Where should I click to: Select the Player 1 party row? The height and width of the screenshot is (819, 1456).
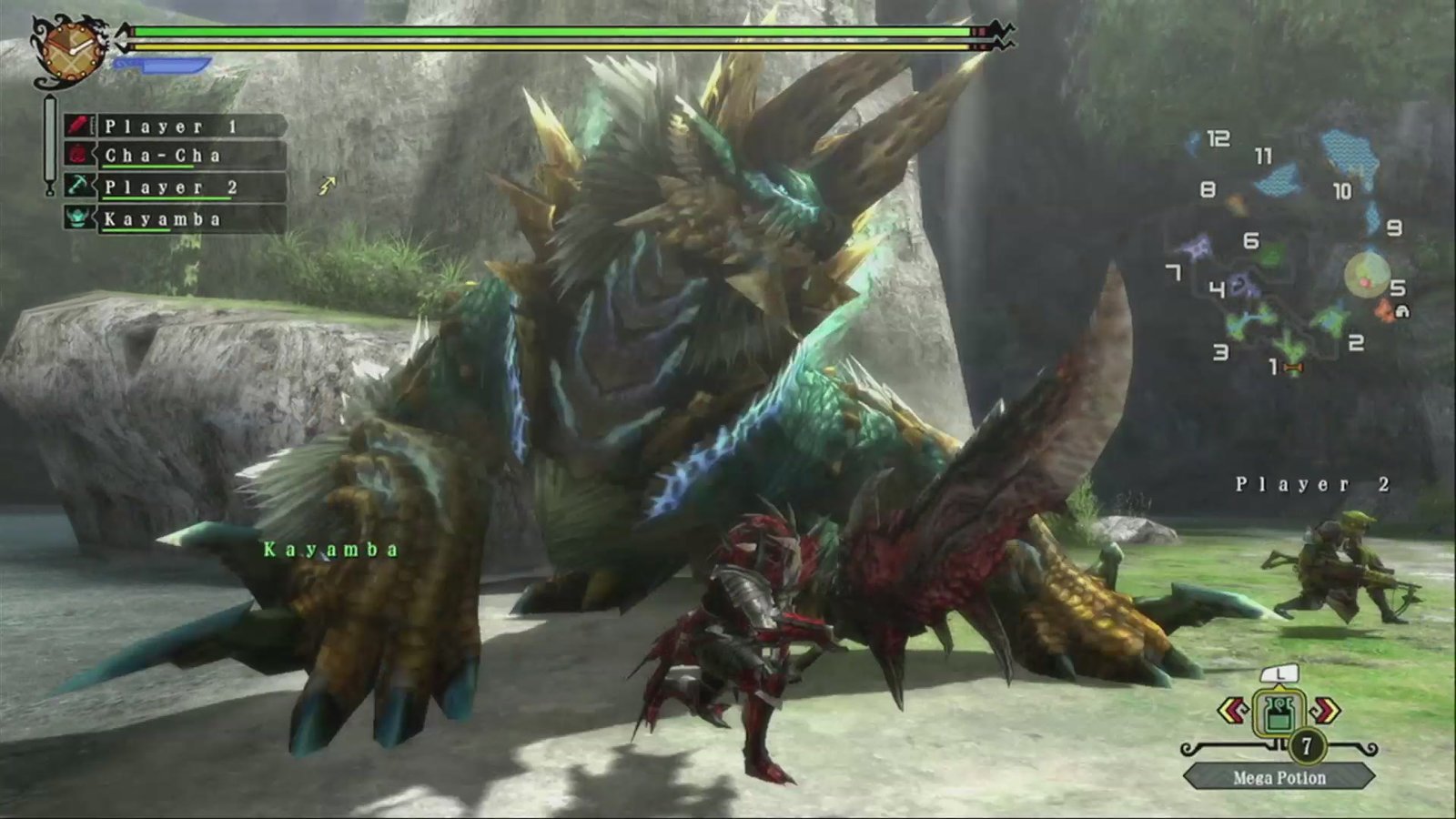point(173,126)
